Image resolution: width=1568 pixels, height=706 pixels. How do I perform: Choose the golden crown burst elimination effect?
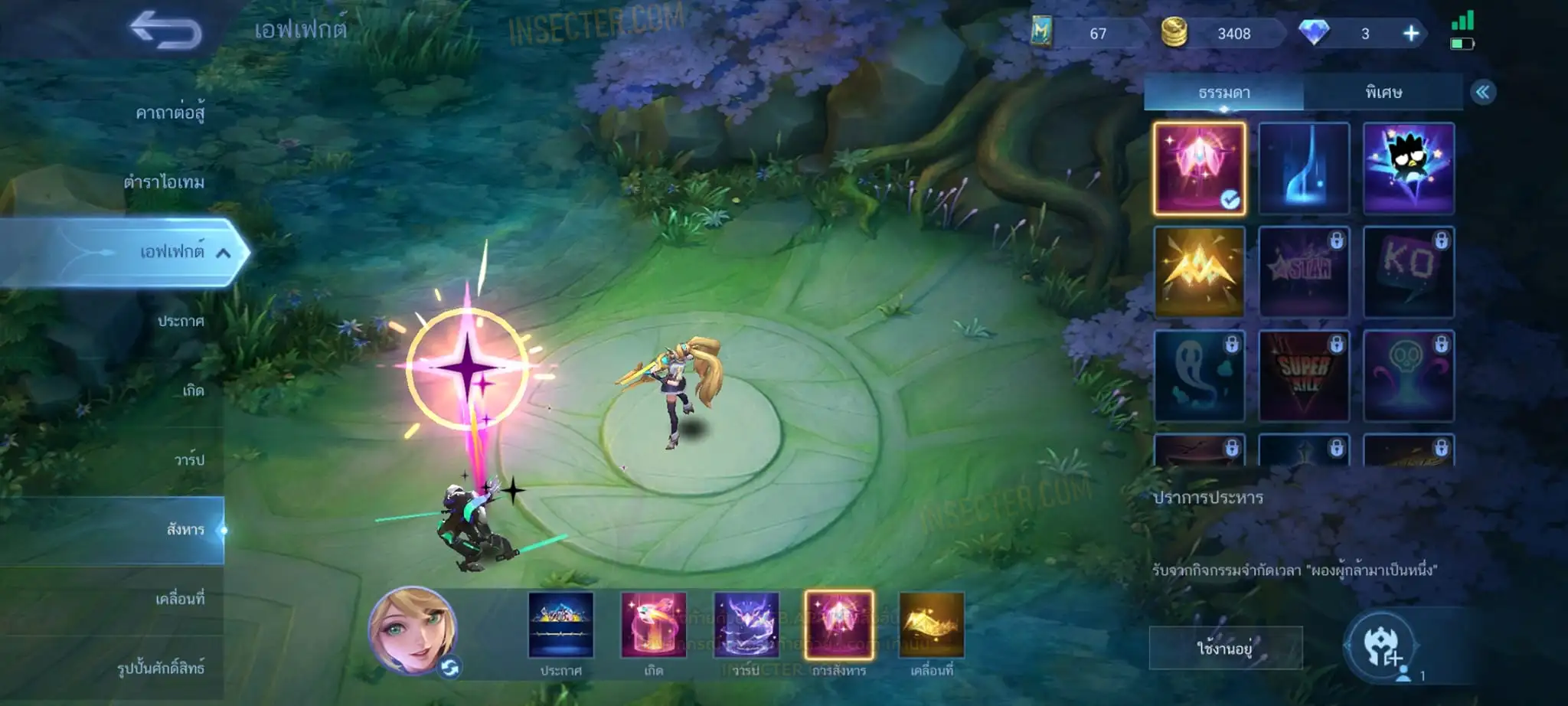point(1199,271)
